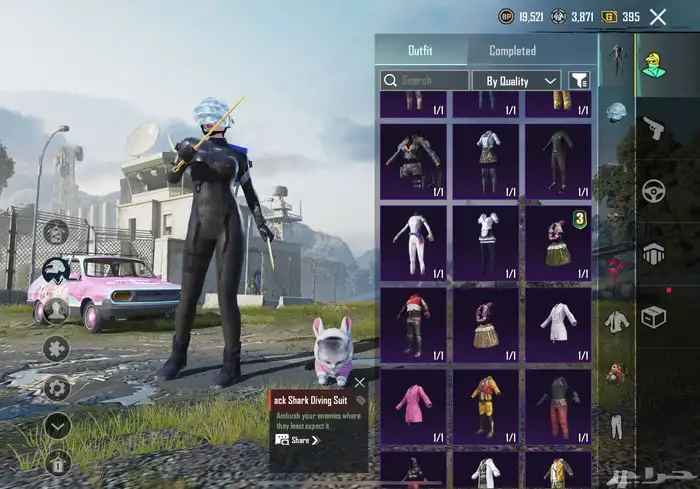The width and height of the screenshot is (700, 489).
Task: Open the gear settings icon
Action: tap(57, 388)
